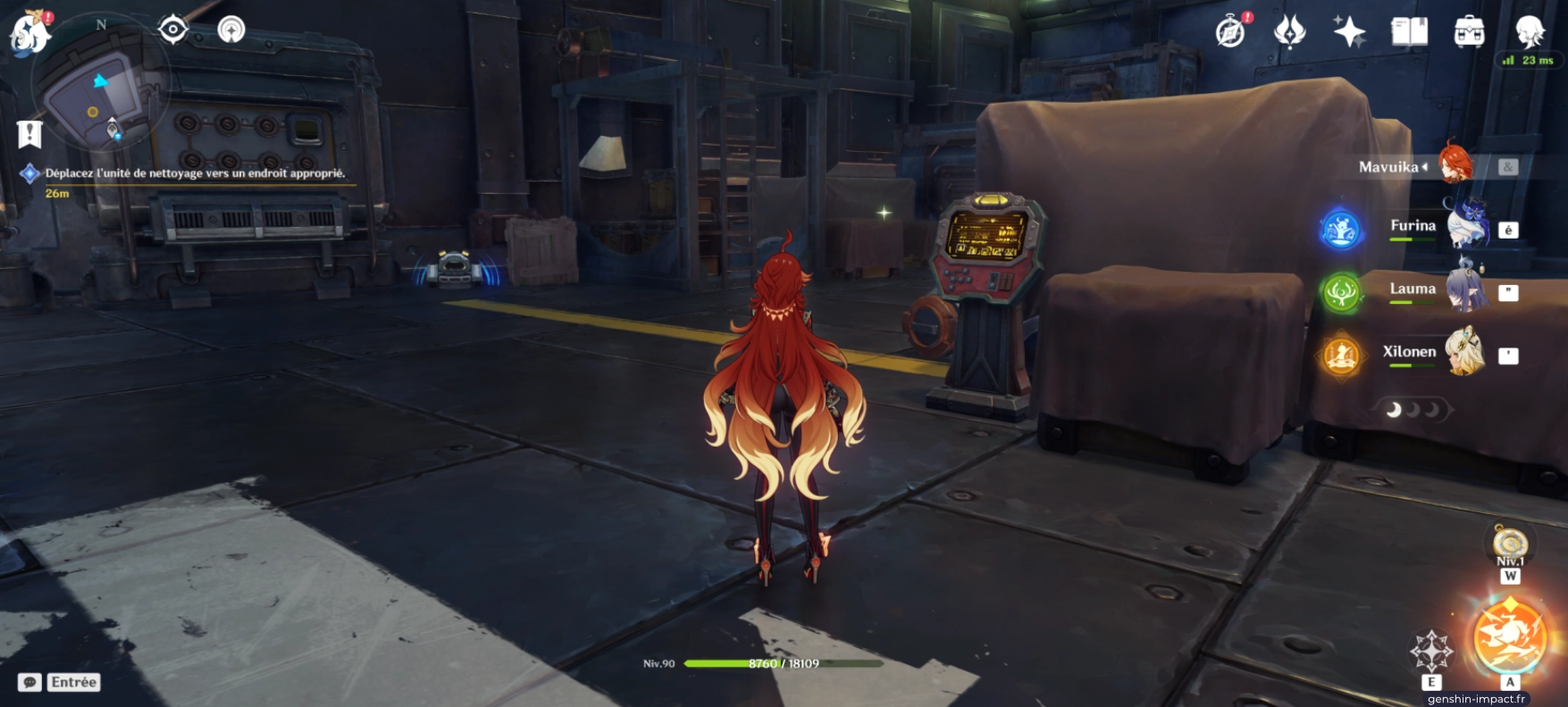Activate Mavuika's elemental burst

(1509, 638)
